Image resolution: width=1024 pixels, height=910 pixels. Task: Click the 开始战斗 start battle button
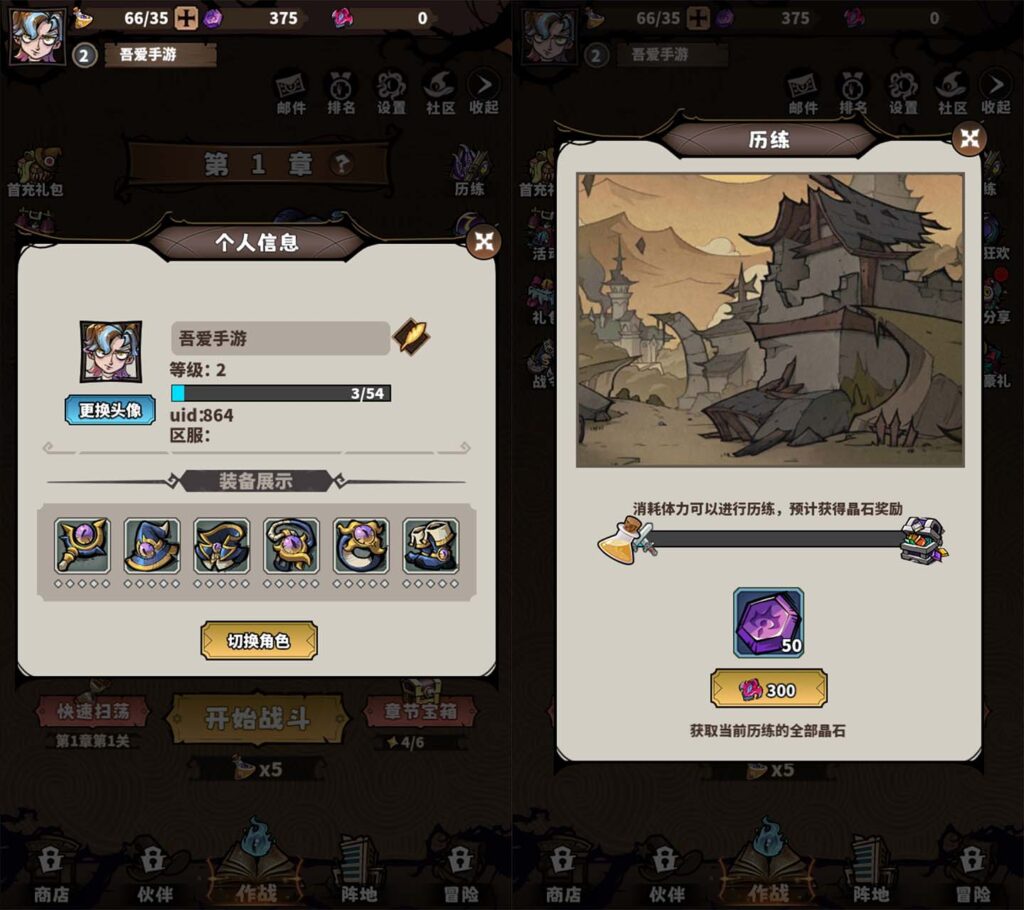point(257,718)
